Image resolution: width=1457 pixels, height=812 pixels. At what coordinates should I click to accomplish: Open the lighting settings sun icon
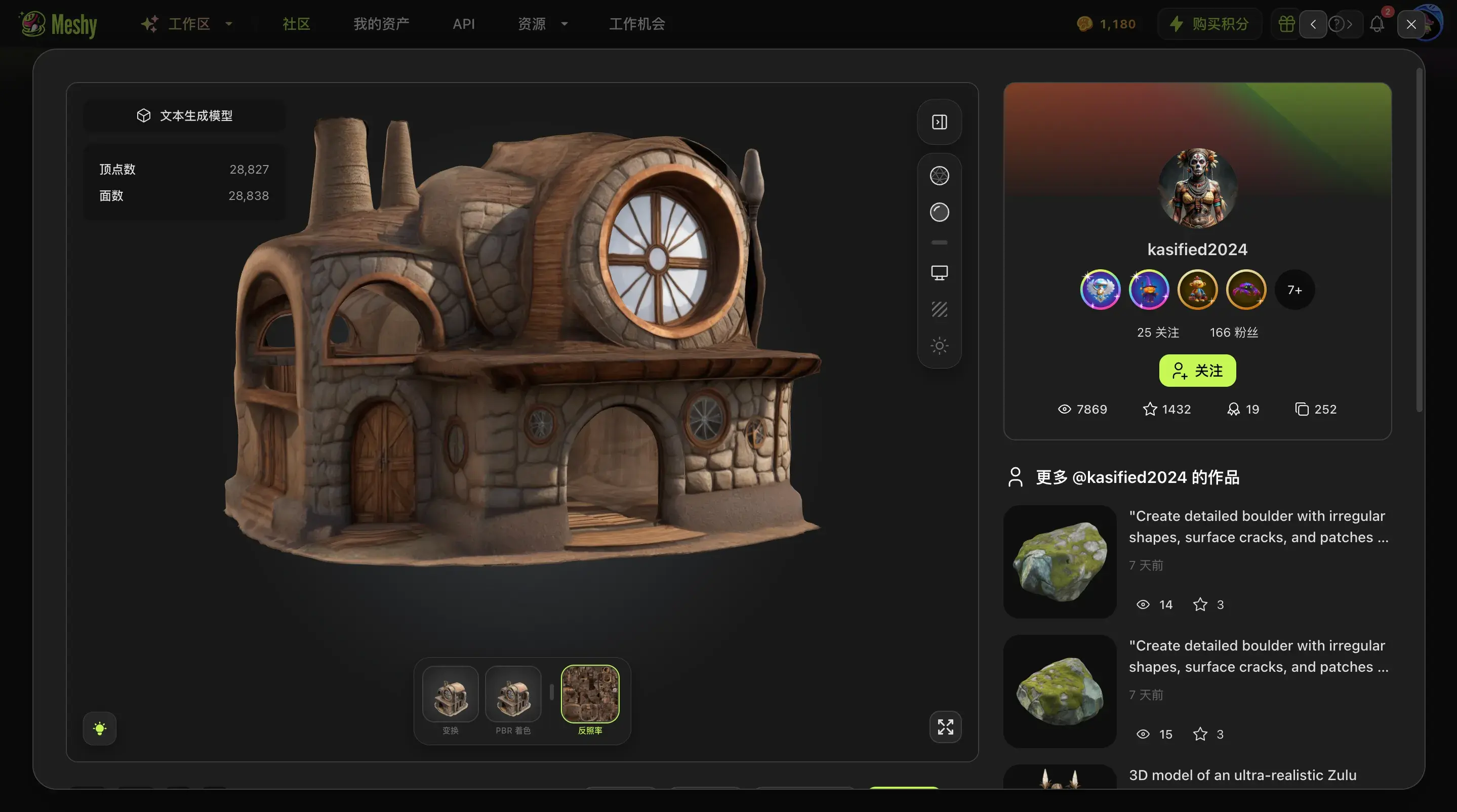pos(939,345)
